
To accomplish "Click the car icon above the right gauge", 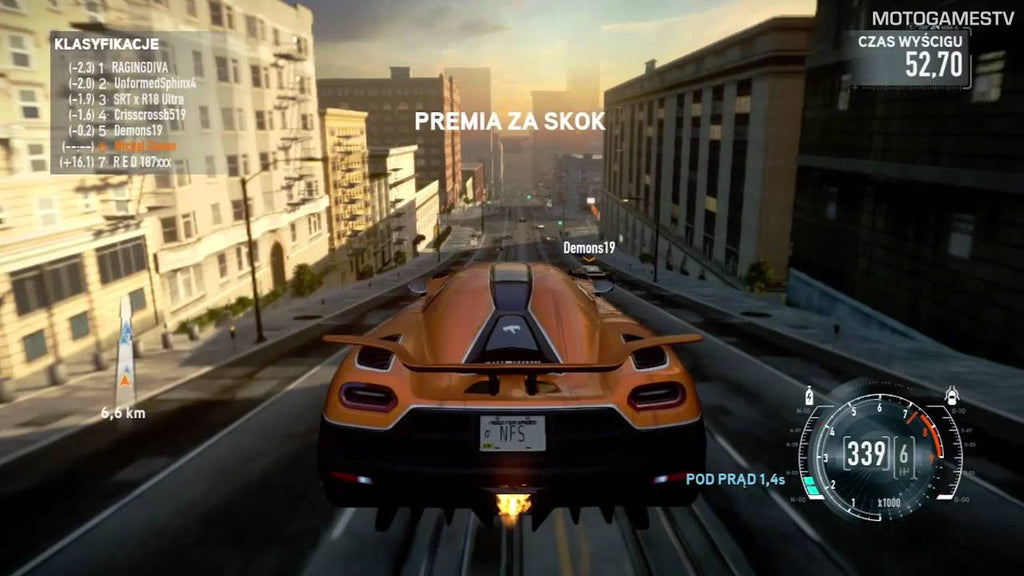I will tap(953, 396).
